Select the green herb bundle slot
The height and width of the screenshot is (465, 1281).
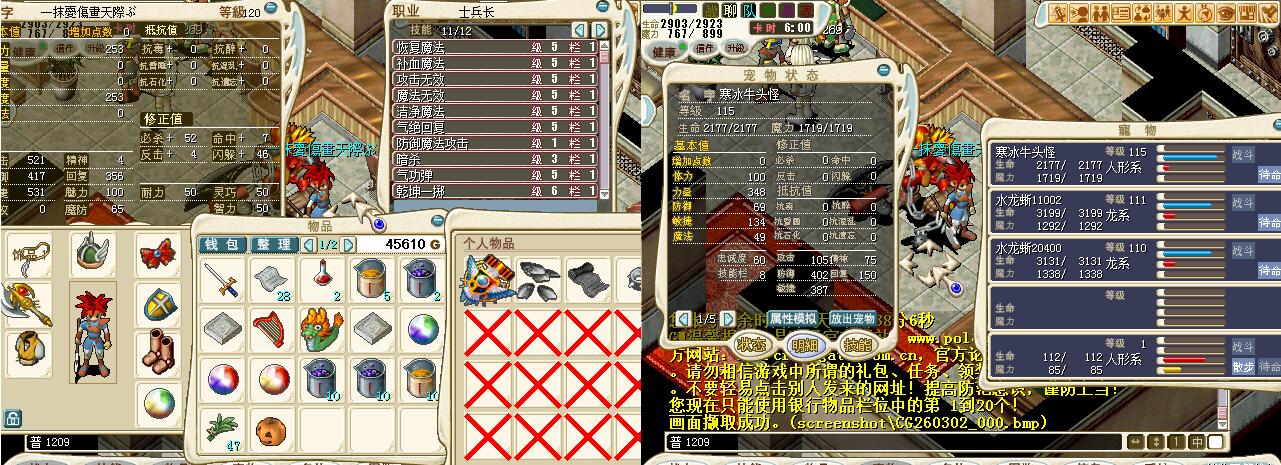(222, 429)
